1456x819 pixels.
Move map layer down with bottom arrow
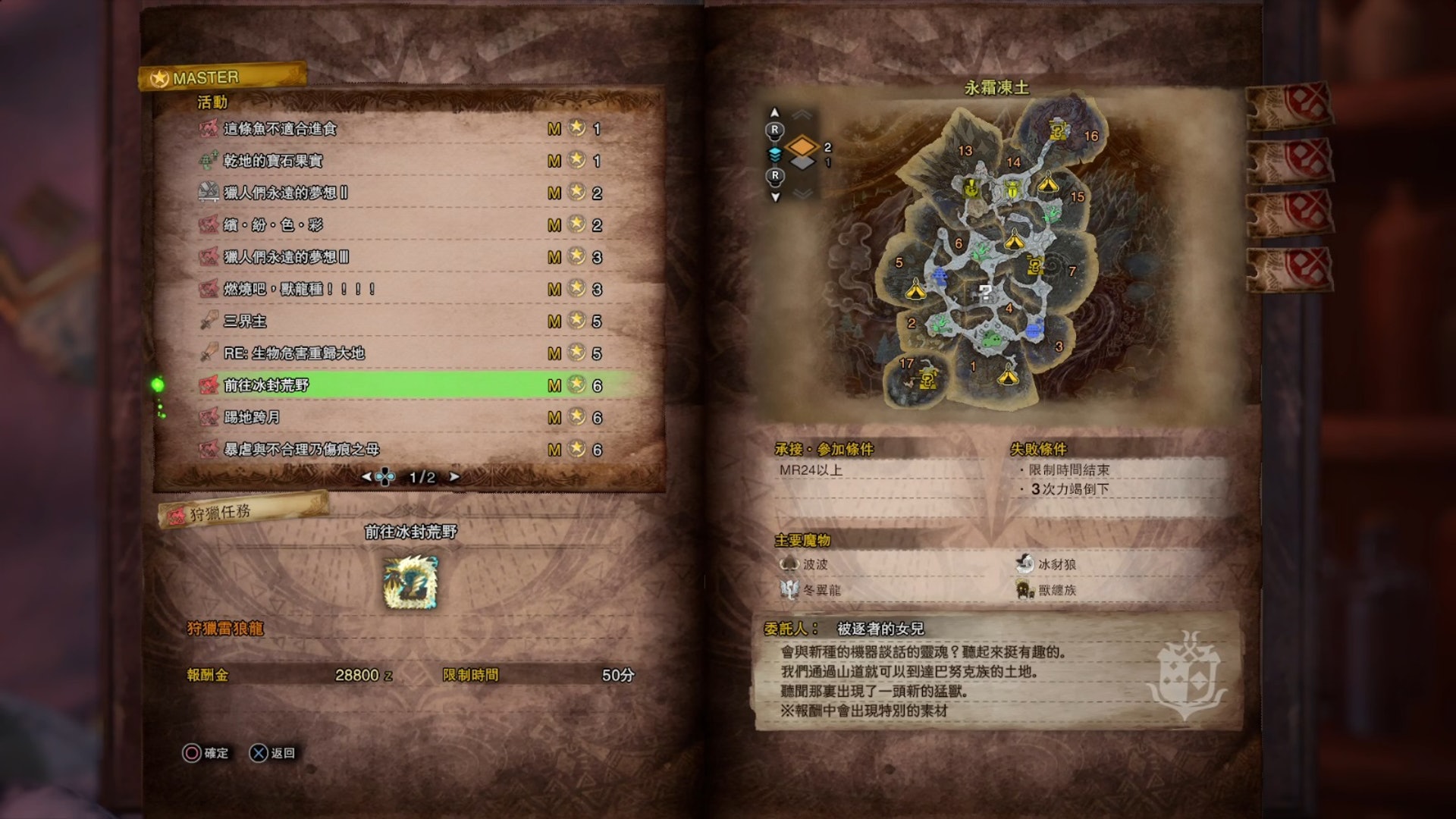click(774, 197)
